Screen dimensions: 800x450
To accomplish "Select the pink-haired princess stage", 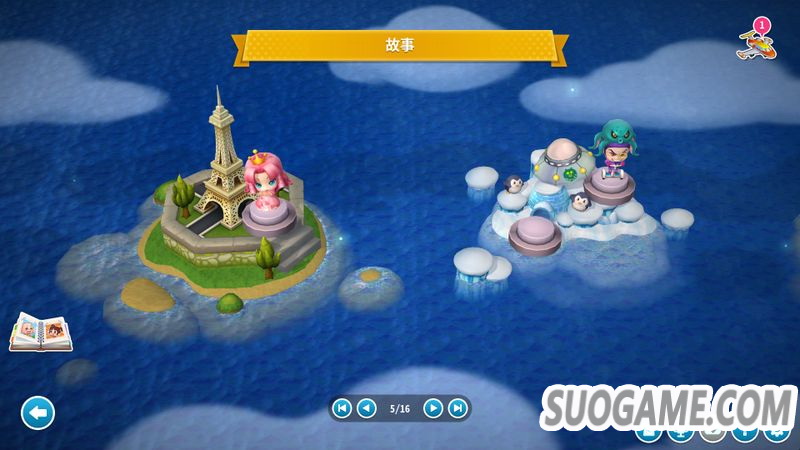I will coord(265,193).
